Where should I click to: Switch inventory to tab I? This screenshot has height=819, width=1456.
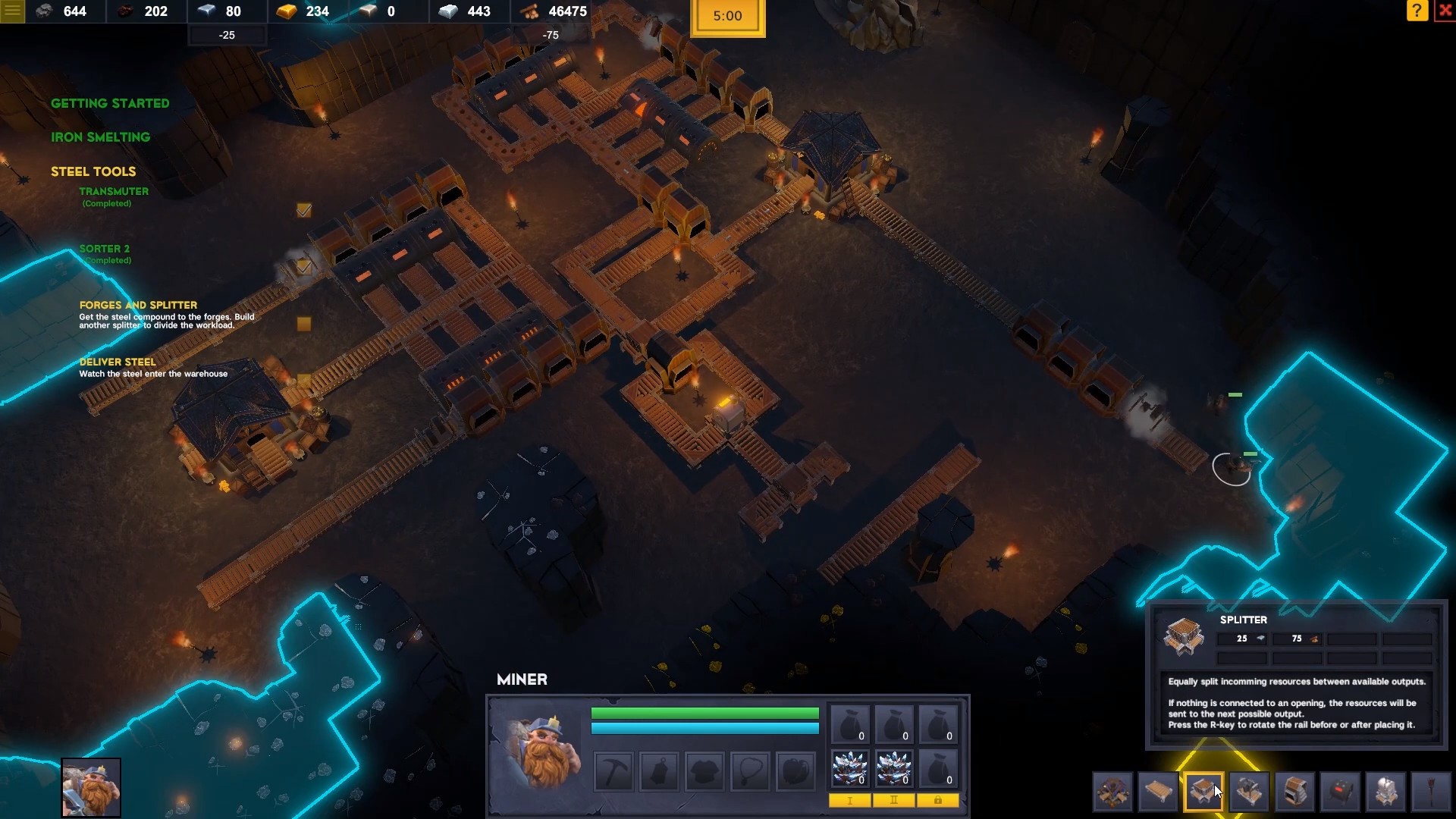(x=851, y=801)
